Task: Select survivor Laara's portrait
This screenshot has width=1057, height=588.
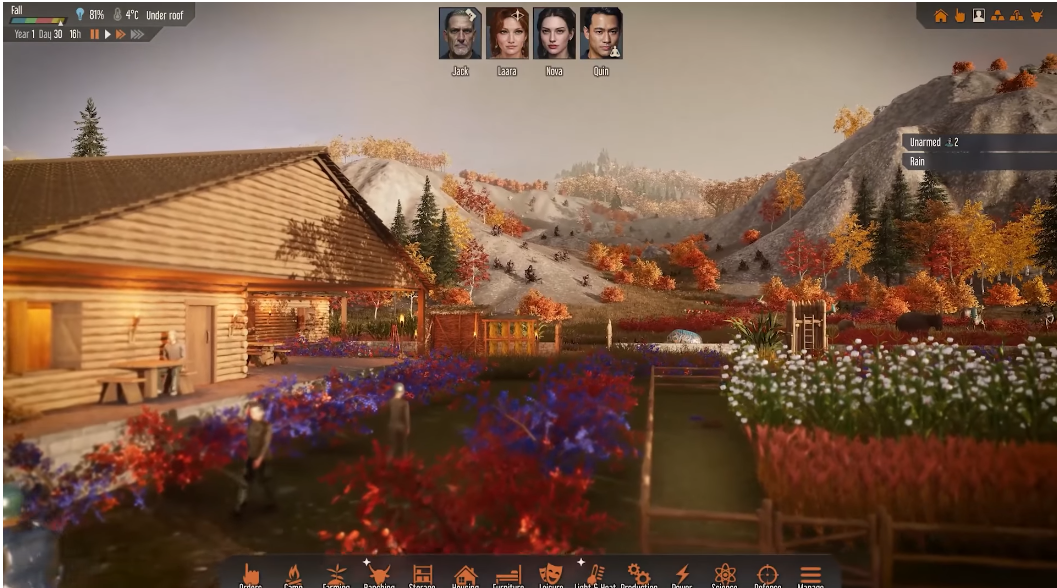Action: (x=507, y=34)
